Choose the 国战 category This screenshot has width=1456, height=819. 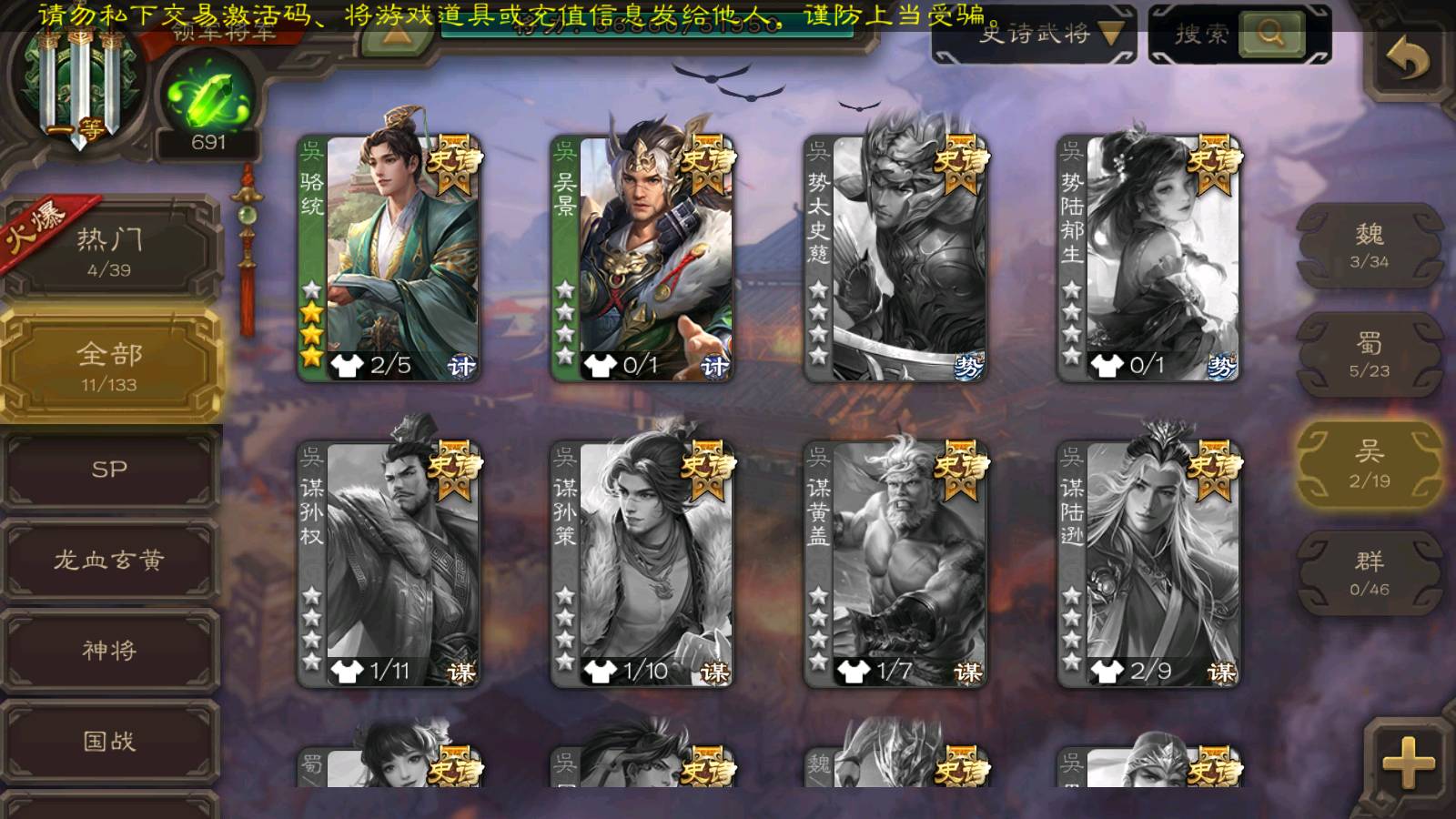[x=109, y=742]
